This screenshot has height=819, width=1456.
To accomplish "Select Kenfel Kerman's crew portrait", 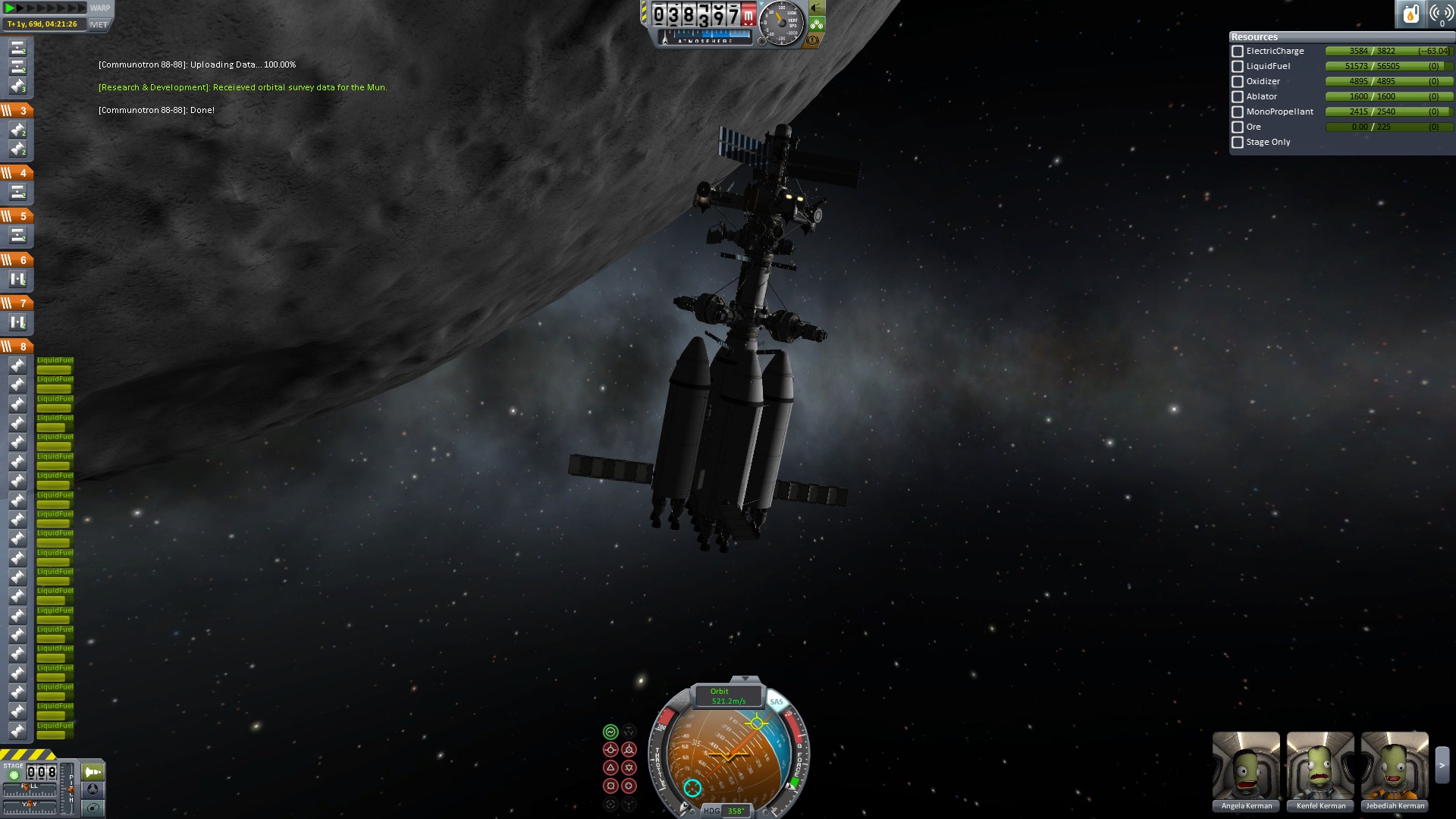I will (x=1320, y=767).
